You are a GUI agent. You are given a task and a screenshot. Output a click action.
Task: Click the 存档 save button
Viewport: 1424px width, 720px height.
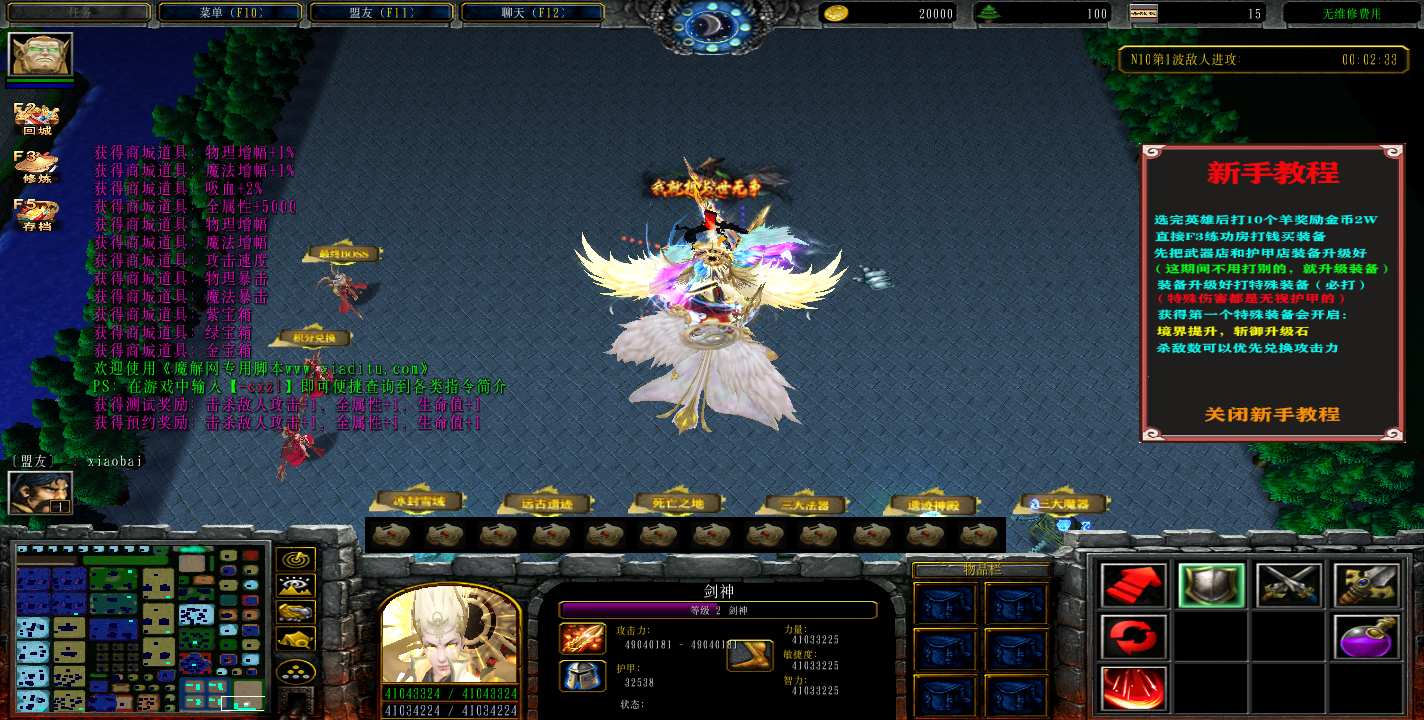tap(36, 215)
